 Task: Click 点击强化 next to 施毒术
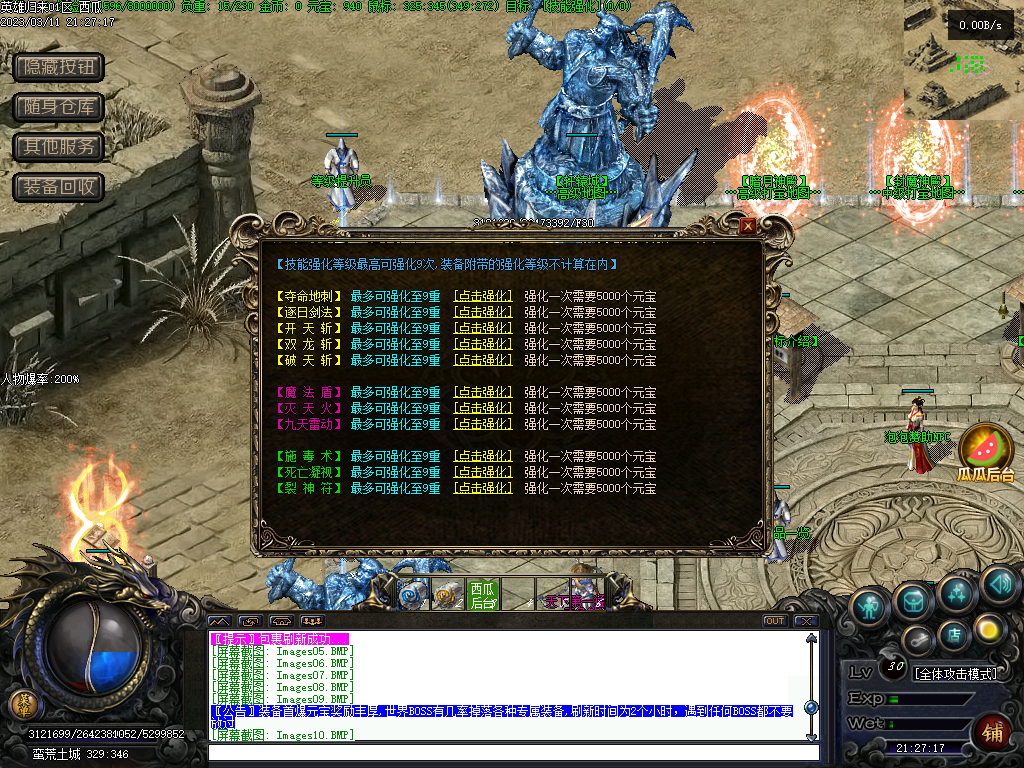coord(483,456)
